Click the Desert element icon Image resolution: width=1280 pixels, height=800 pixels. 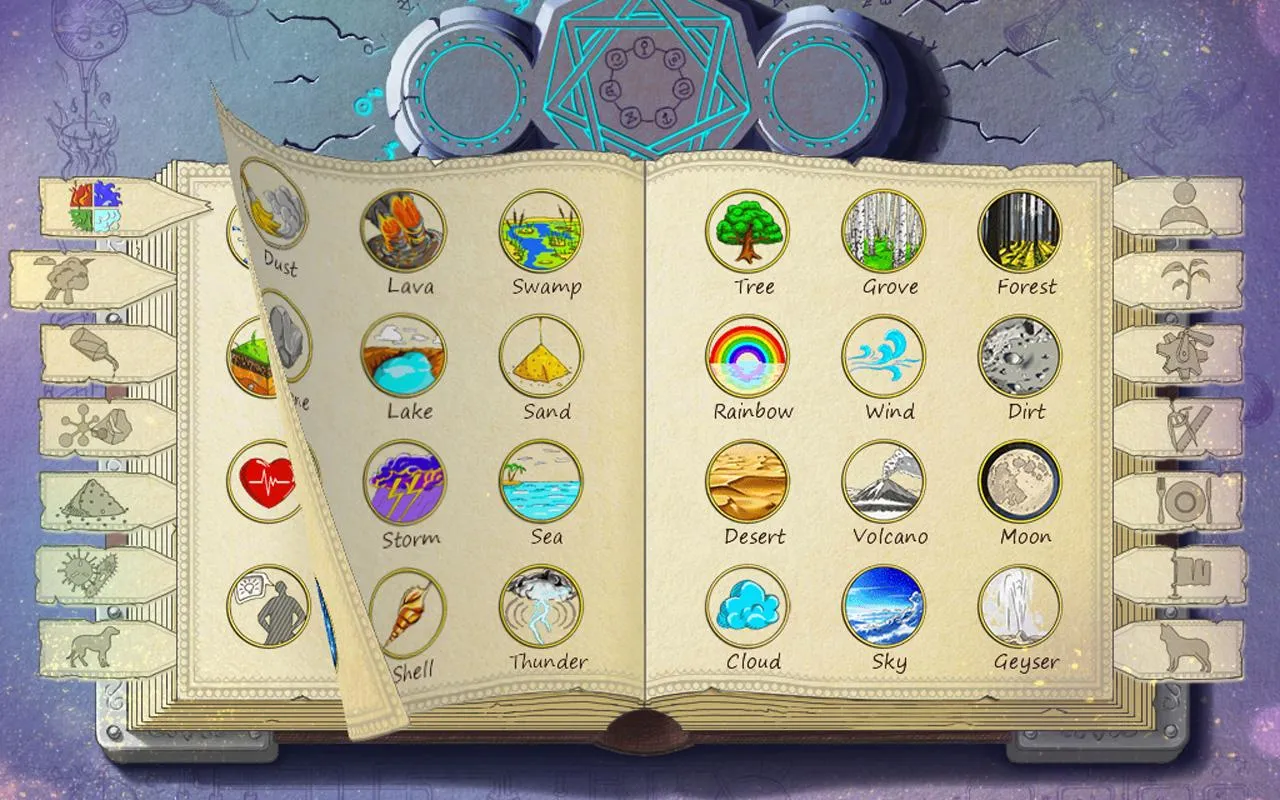coord(752,482)
